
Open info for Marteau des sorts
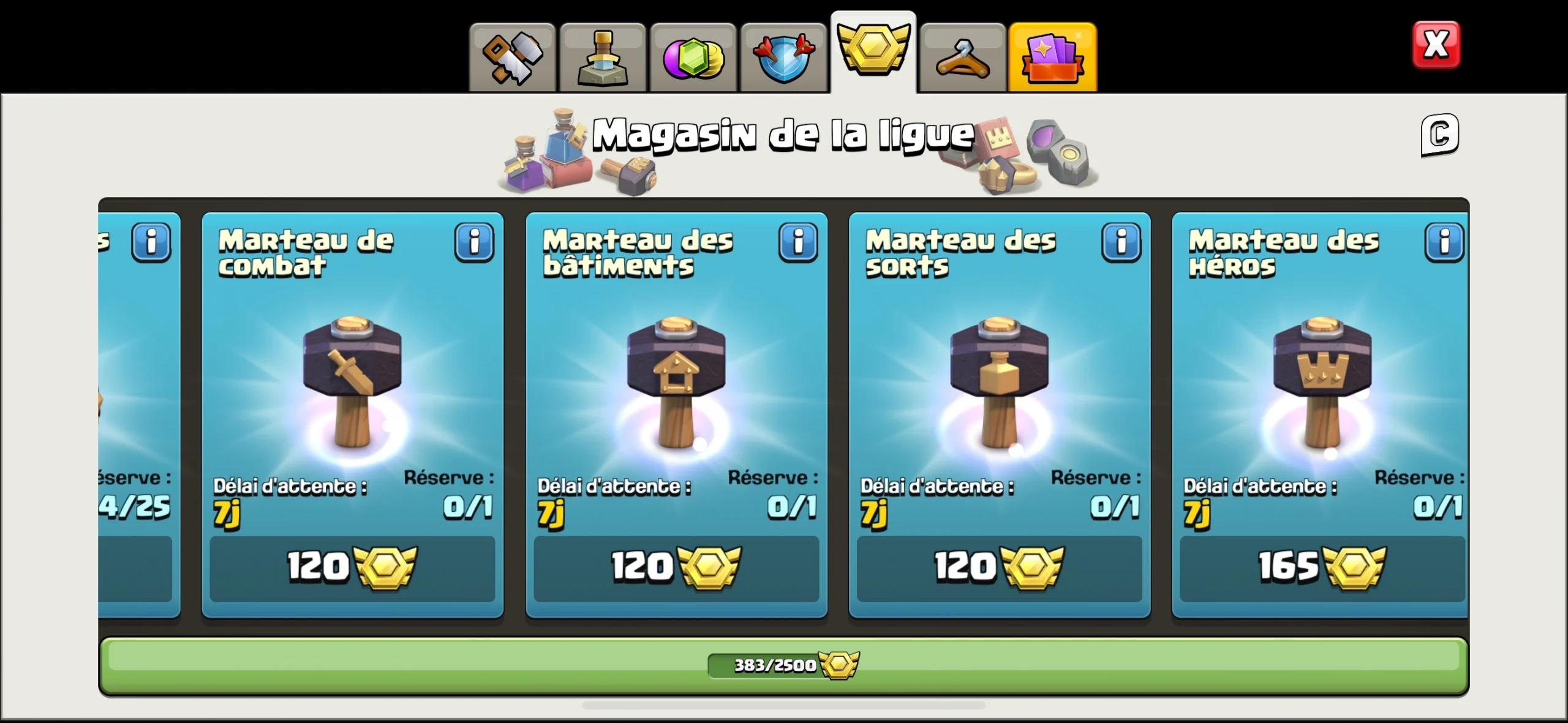tap(1121, 243)
